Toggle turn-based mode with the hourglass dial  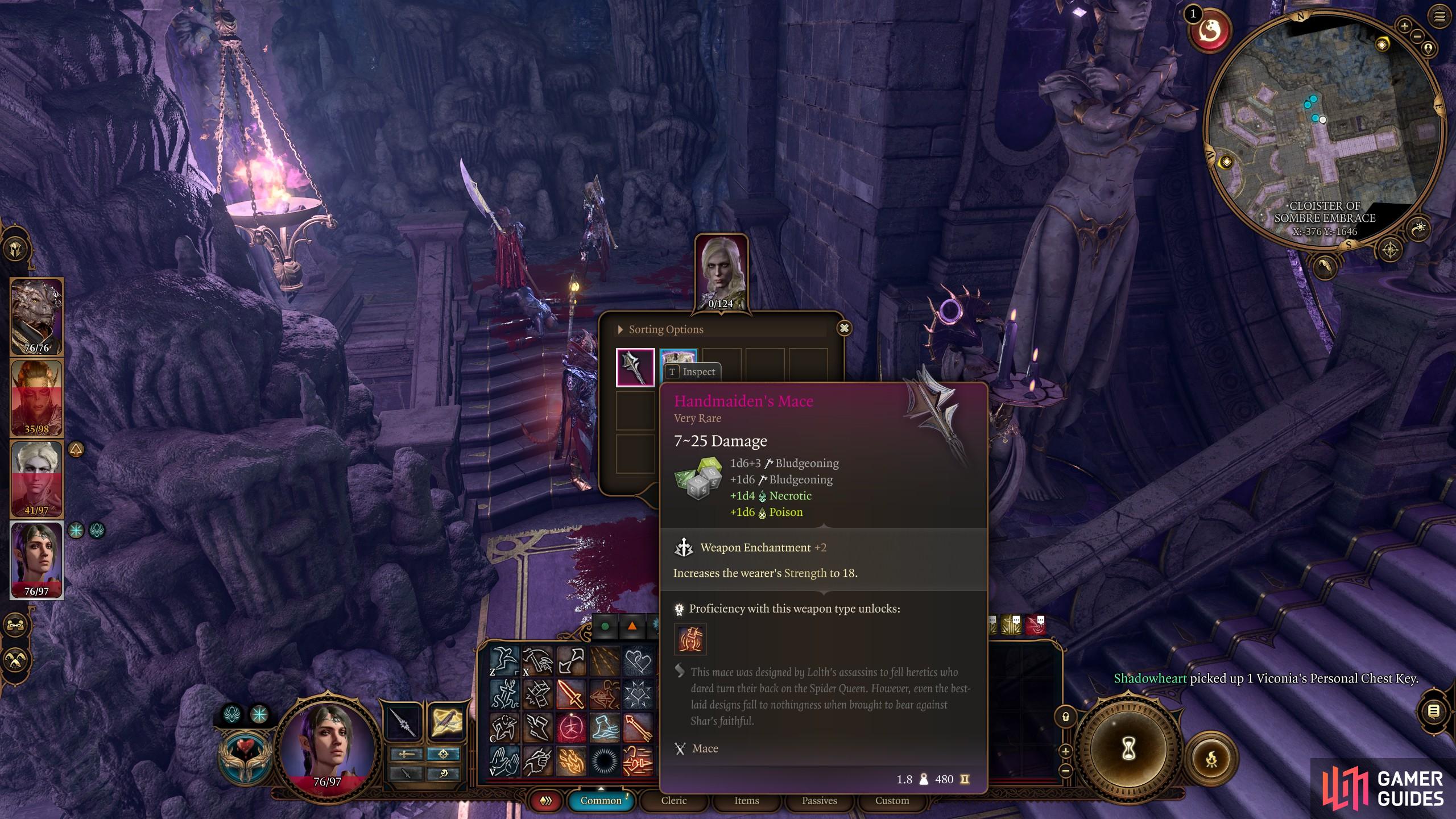point(1128,750)
